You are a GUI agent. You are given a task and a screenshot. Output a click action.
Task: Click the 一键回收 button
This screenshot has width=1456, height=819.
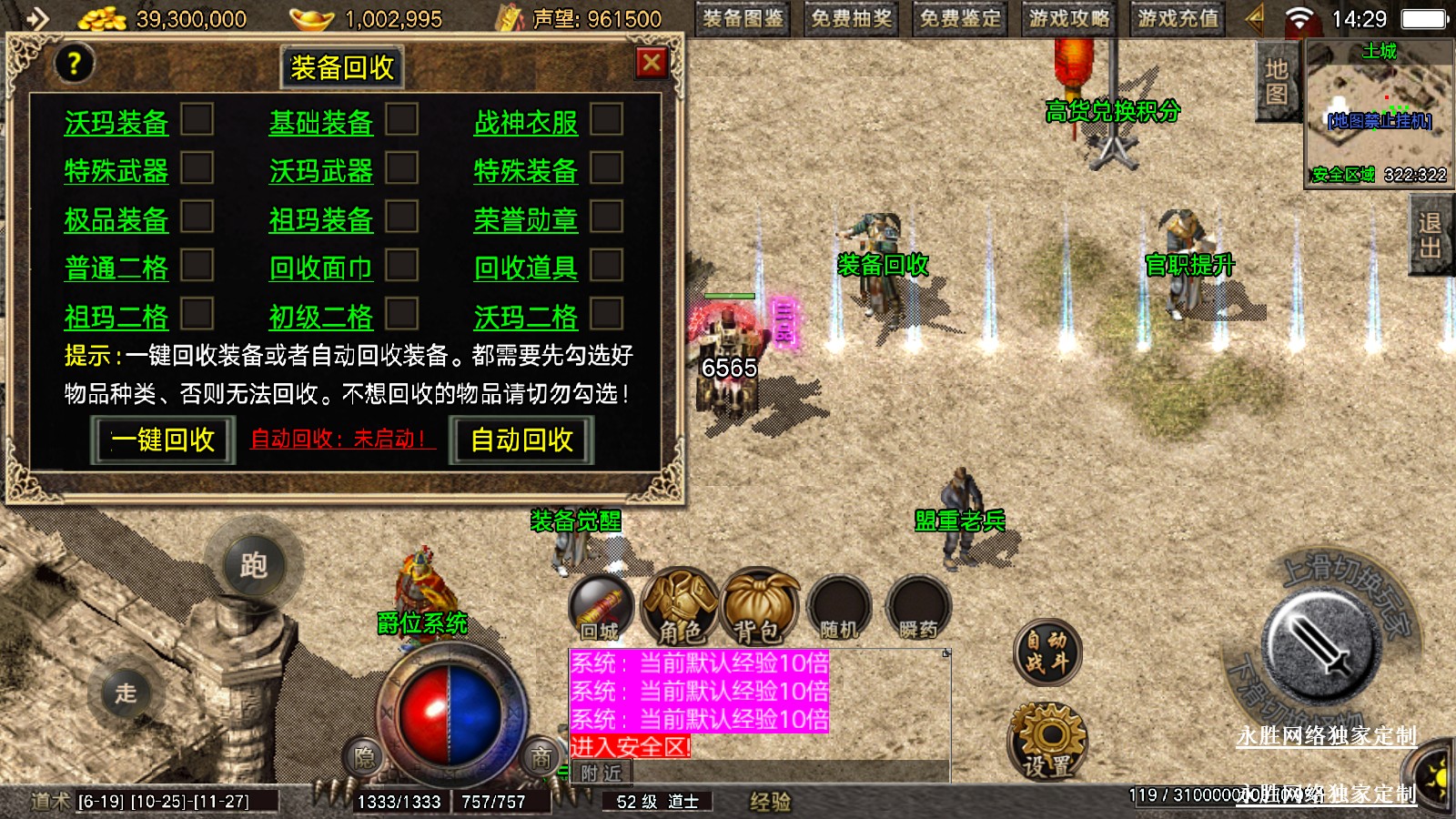pyautogui.click(x=163, y=440)
